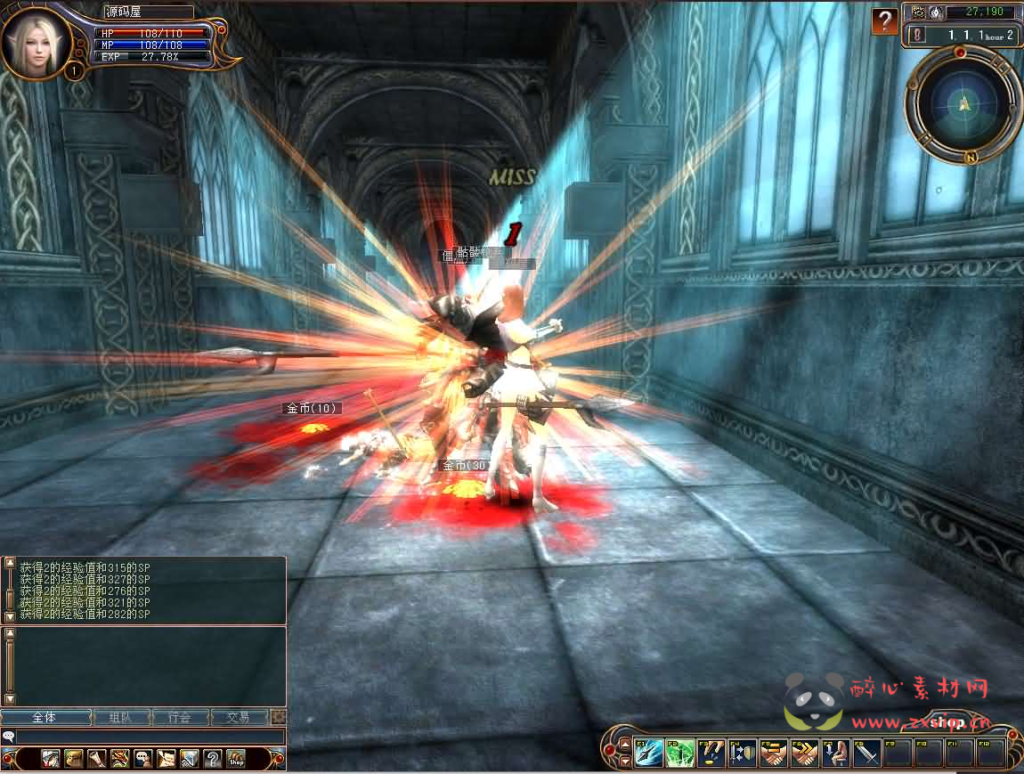1024x774 pixels.
Task: Open the red question mark help button
Action: click(884, 21)
